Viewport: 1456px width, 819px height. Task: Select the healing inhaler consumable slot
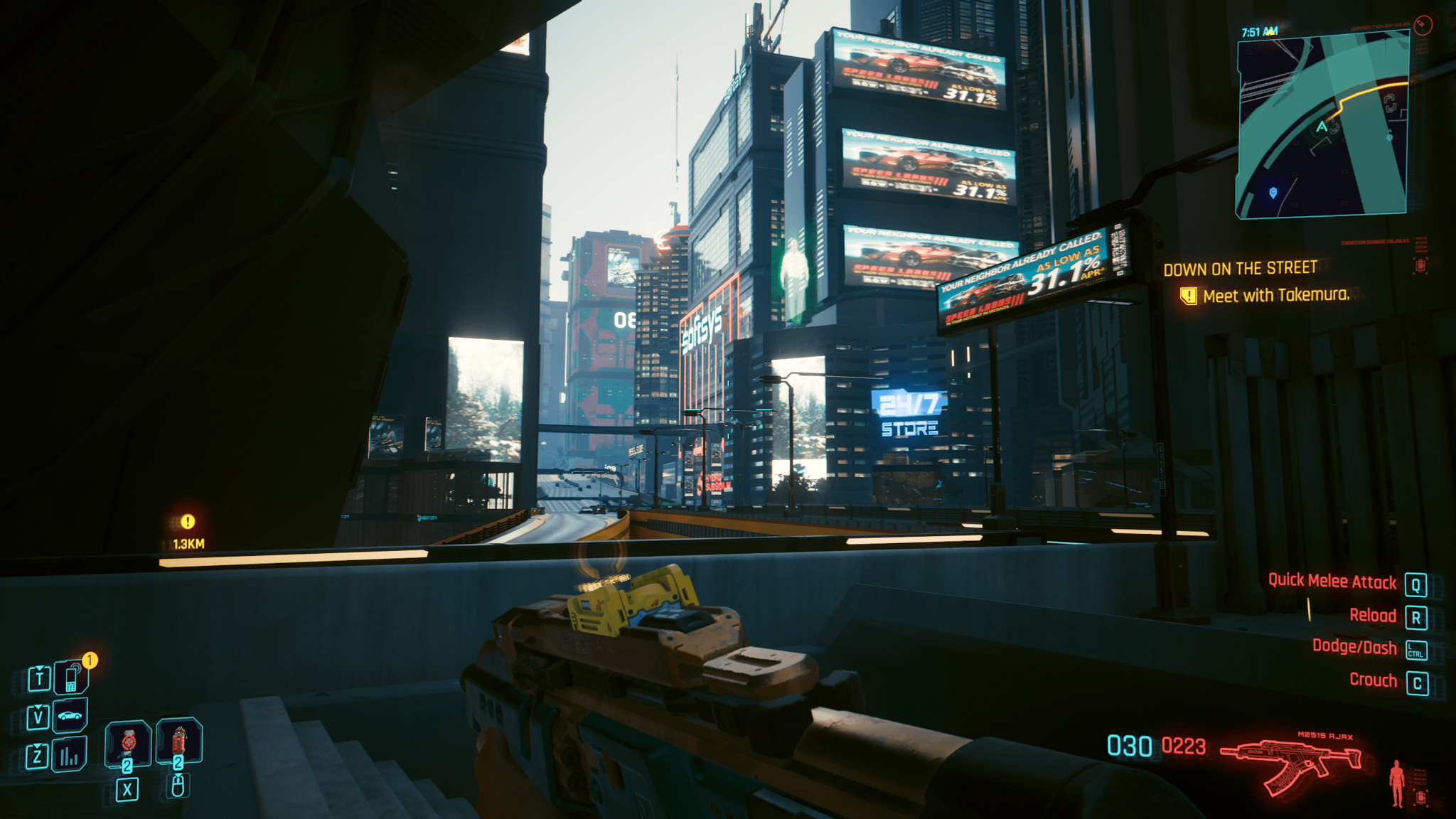(x=128, y=744)
